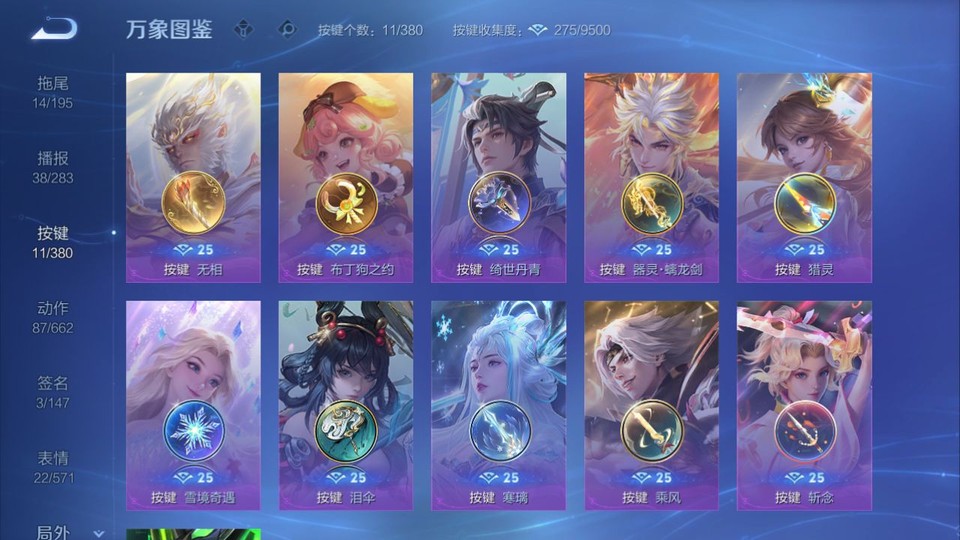The height and width of the screenshot is (540, 960).
Task: Select the 按键 tab
Action: click(x=53, y=241)
